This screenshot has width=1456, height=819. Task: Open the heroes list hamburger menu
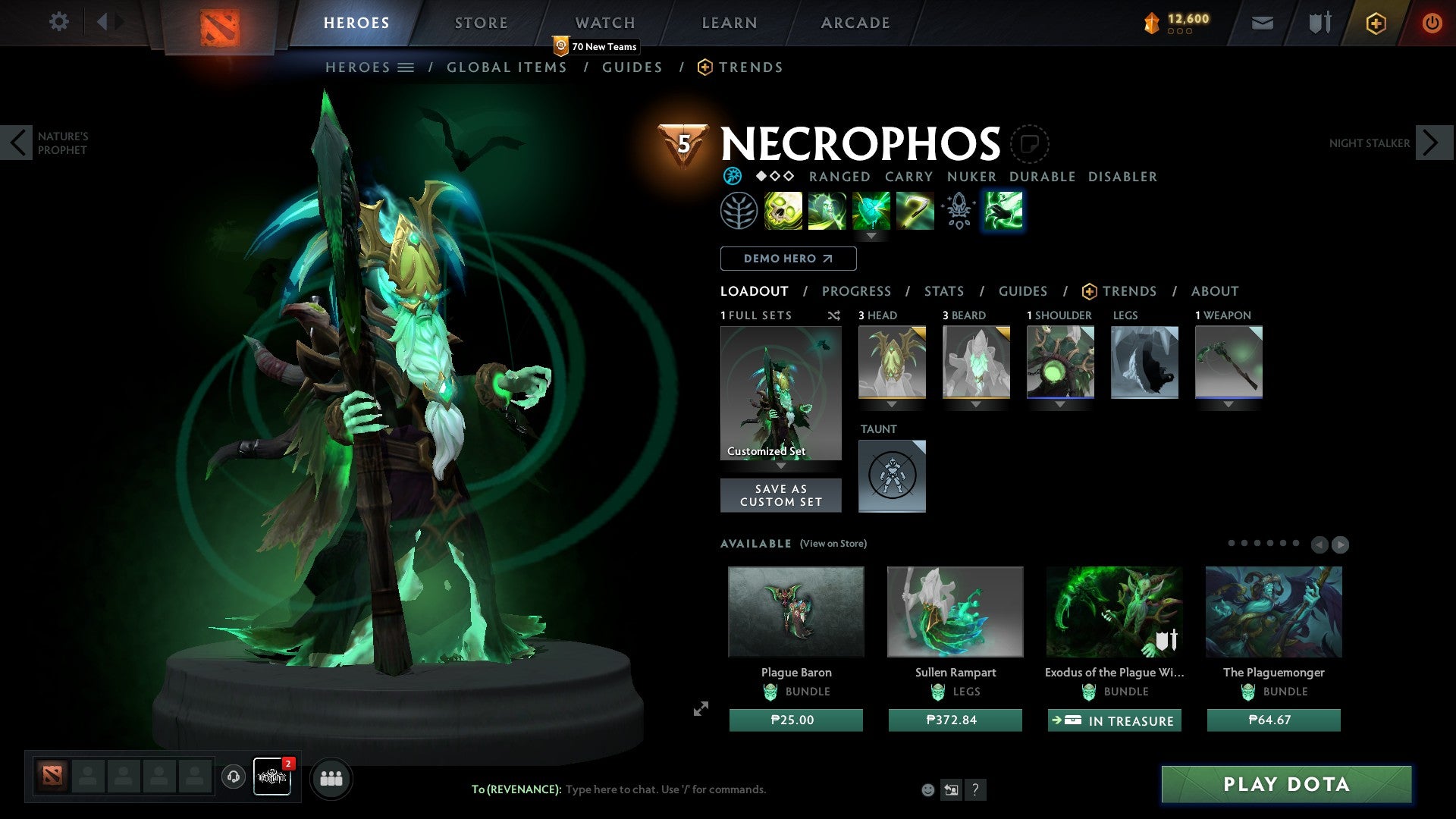(406, 67)
